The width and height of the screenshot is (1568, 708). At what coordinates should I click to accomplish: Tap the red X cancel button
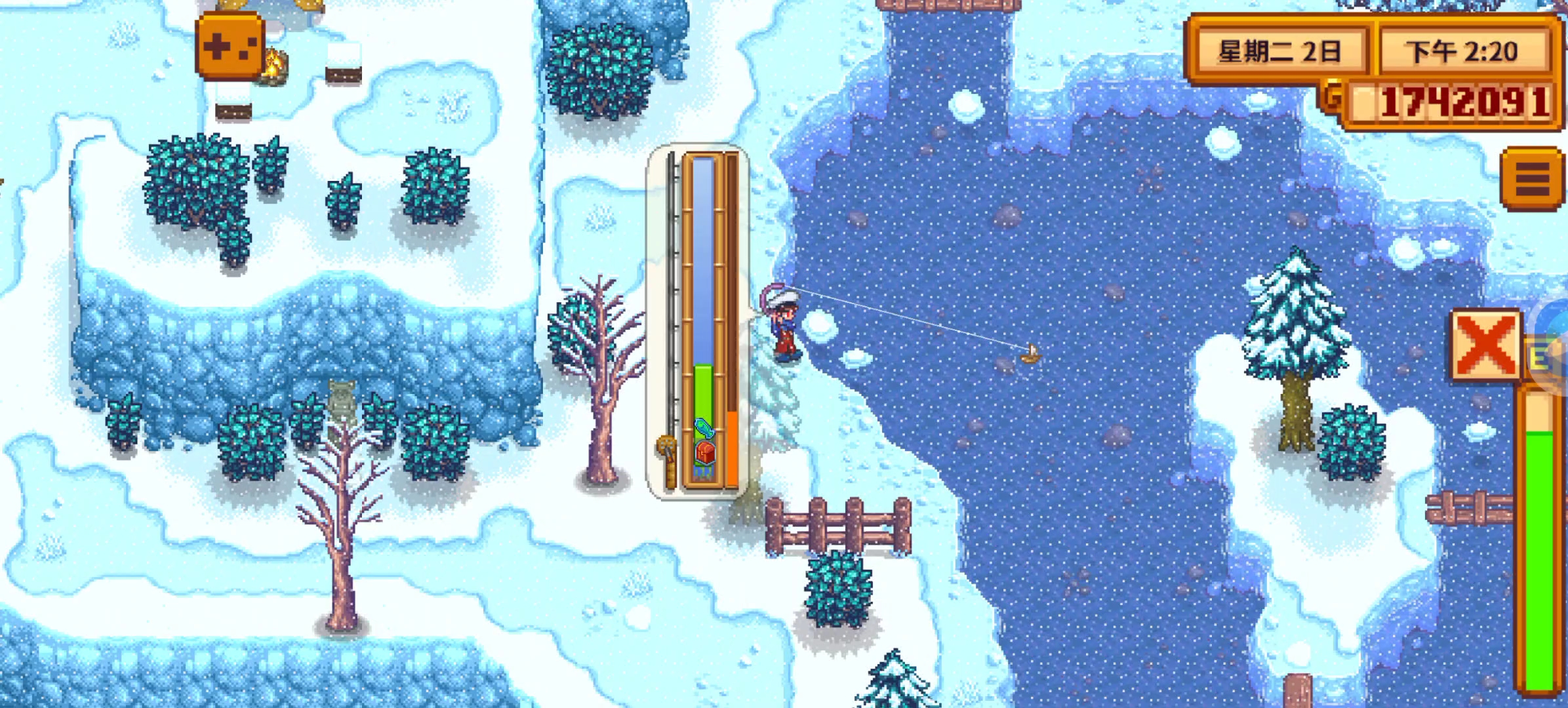1485,344
